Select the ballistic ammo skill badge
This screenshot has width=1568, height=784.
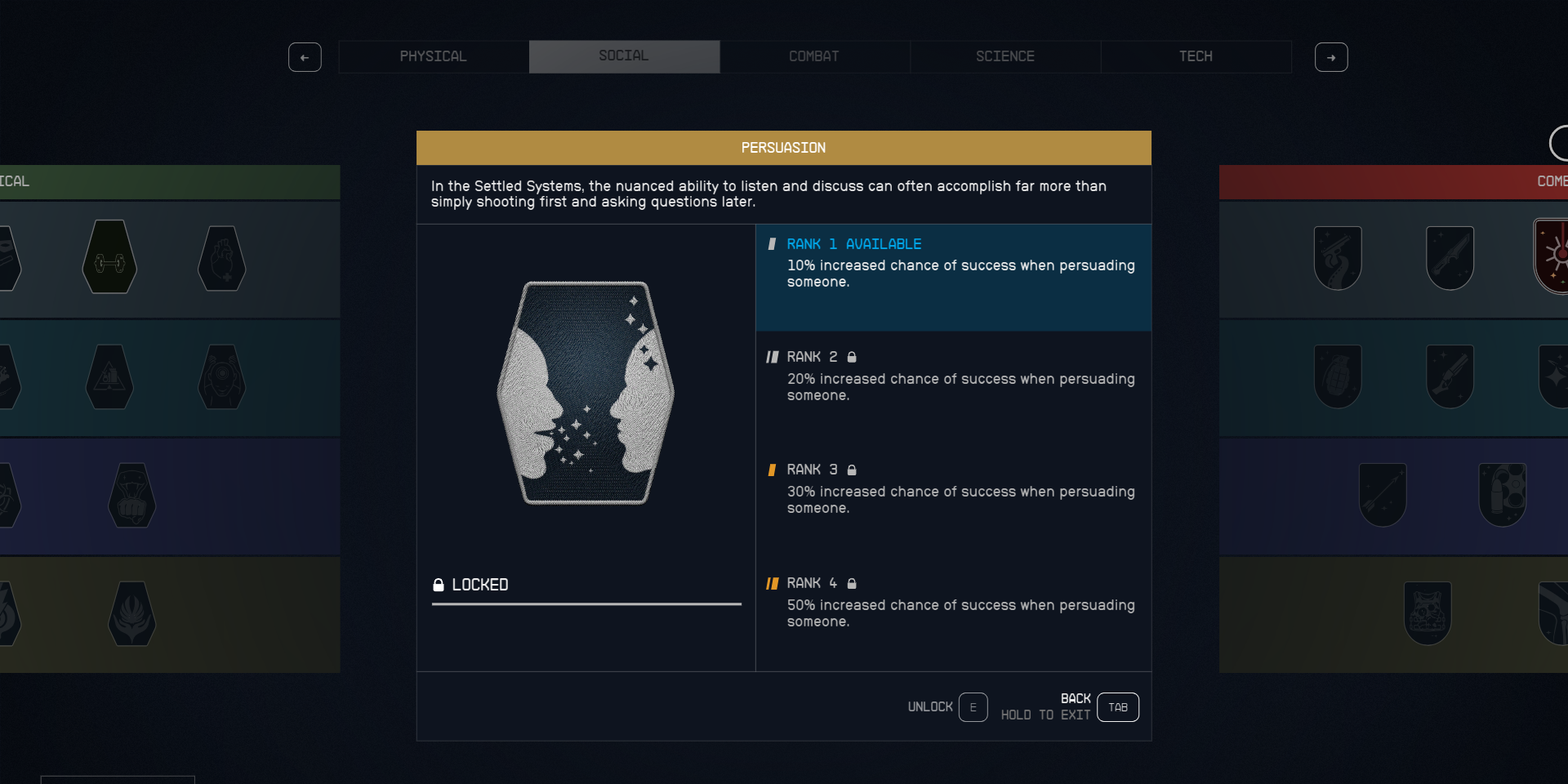pos(1503,494)
